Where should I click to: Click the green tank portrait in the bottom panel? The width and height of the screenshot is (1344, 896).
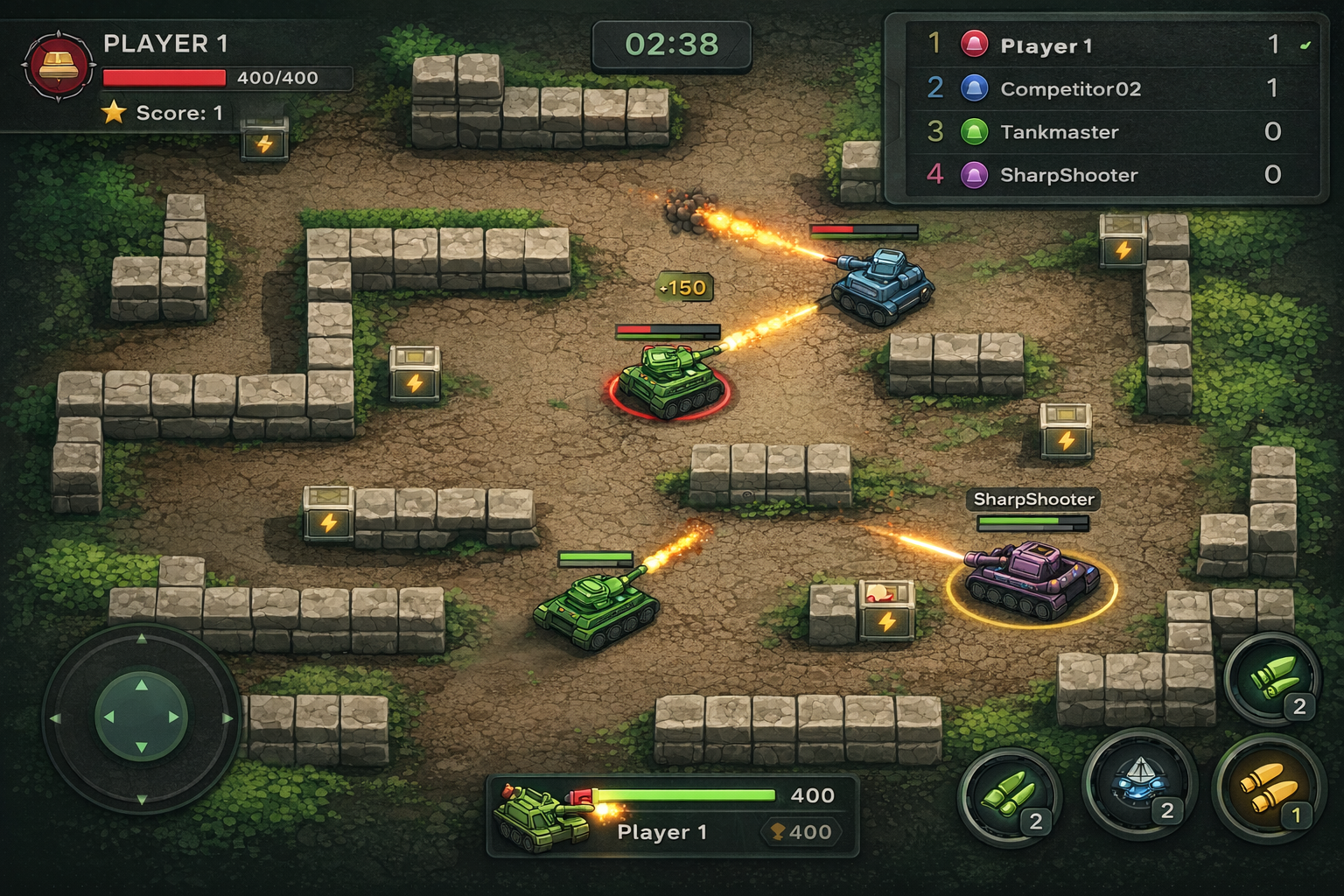coord(540,816)
